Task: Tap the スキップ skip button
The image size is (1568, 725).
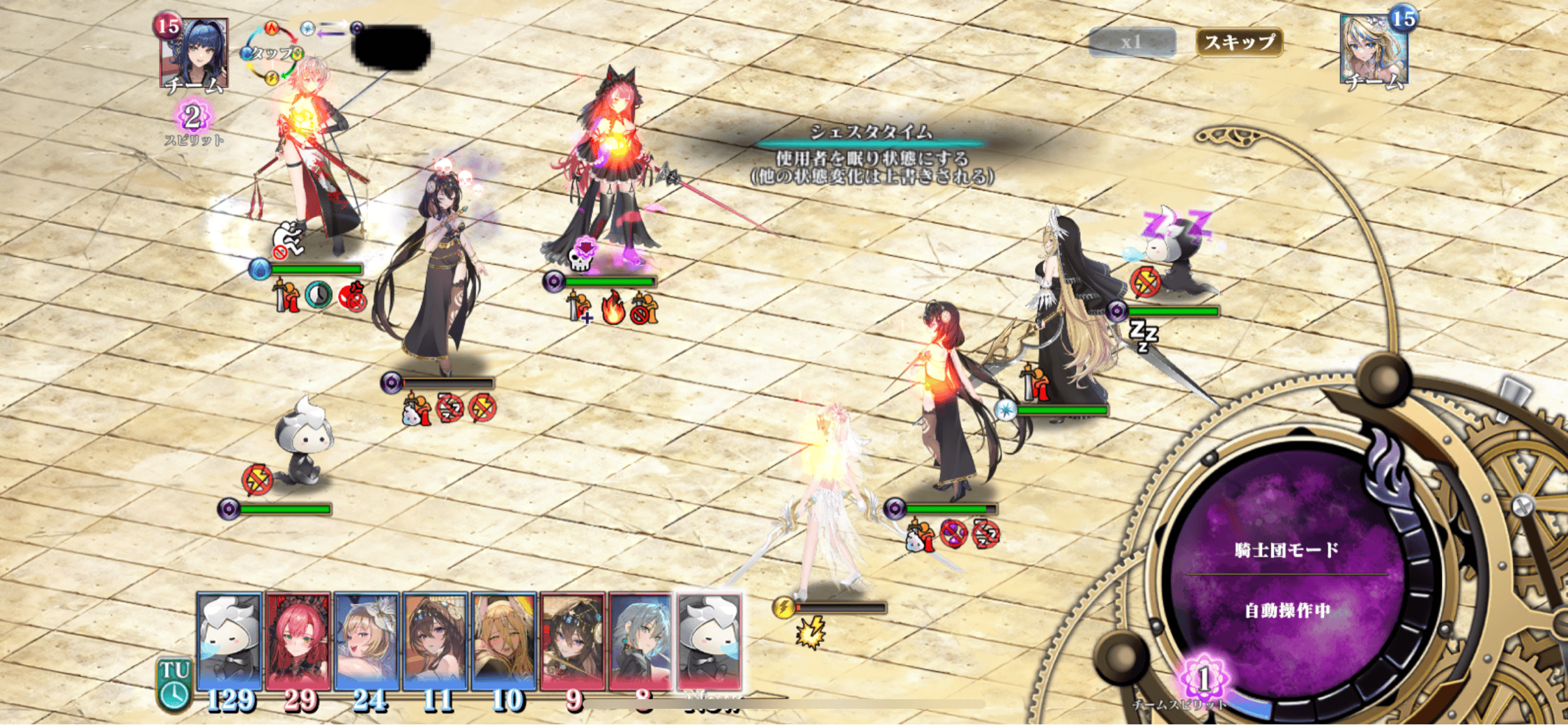Action: click(x=1239, y=42)
